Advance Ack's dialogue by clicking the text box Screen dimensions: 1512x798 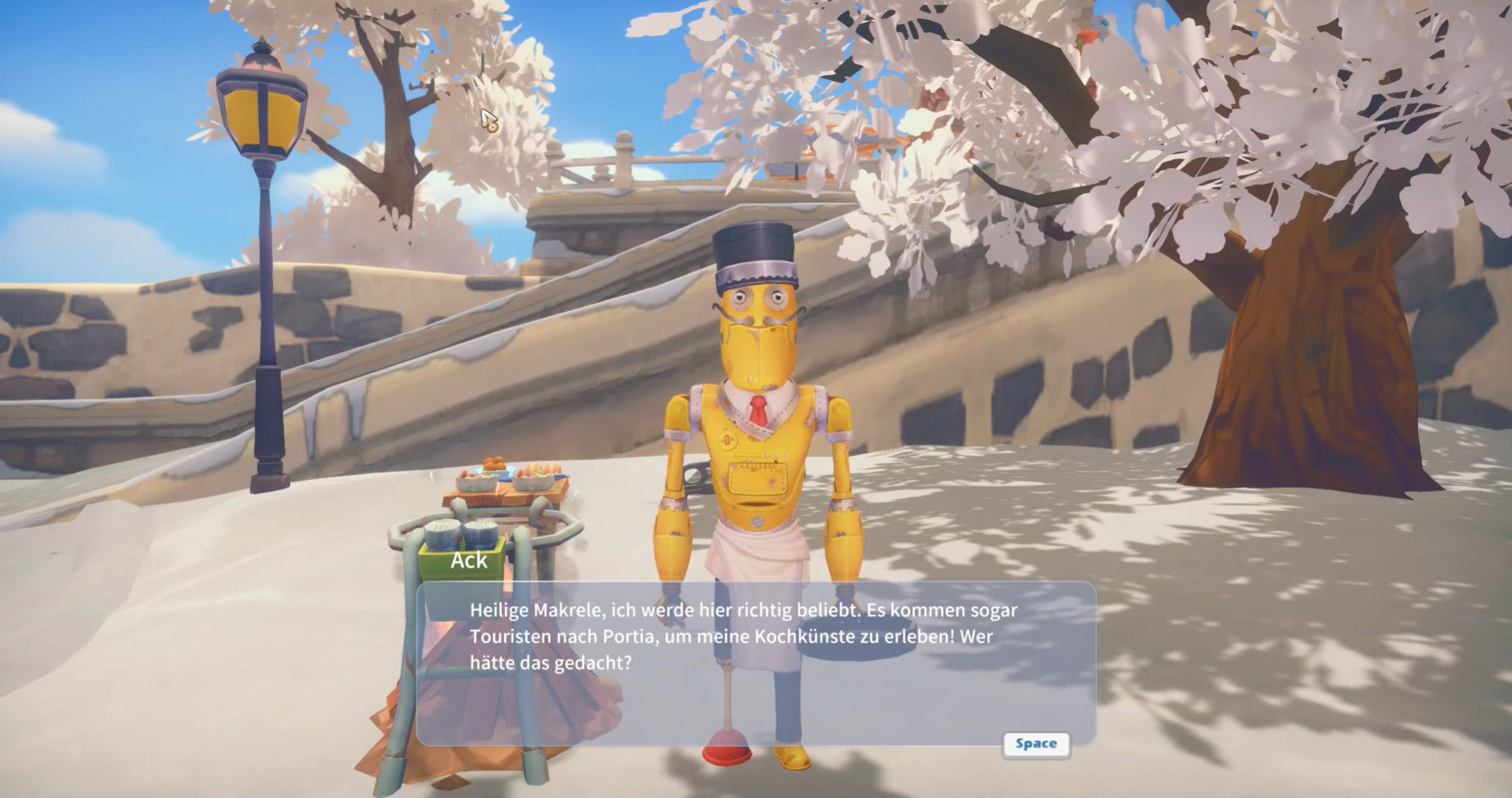point(755,663)
